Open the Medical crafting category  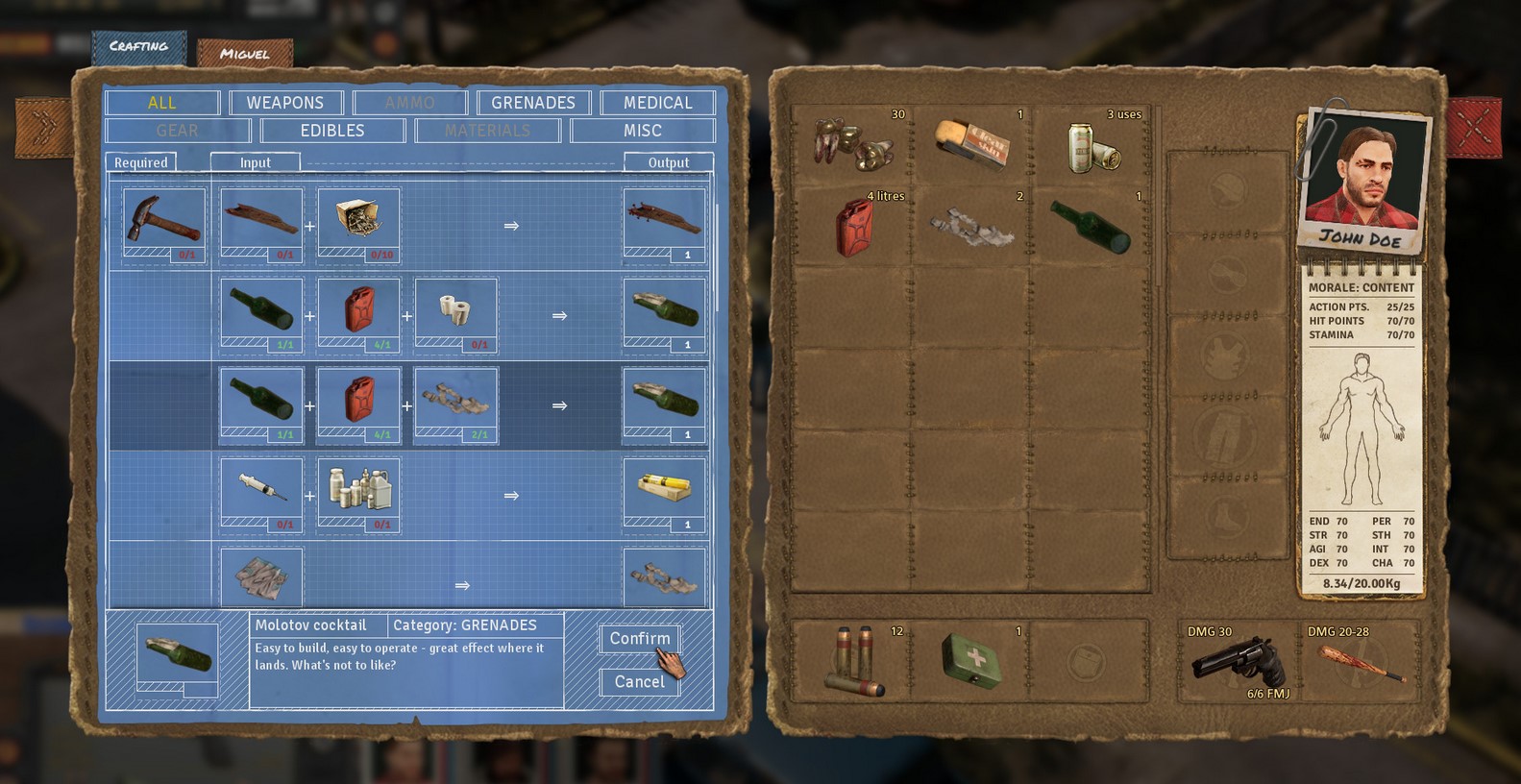click(x=657, y=103)
